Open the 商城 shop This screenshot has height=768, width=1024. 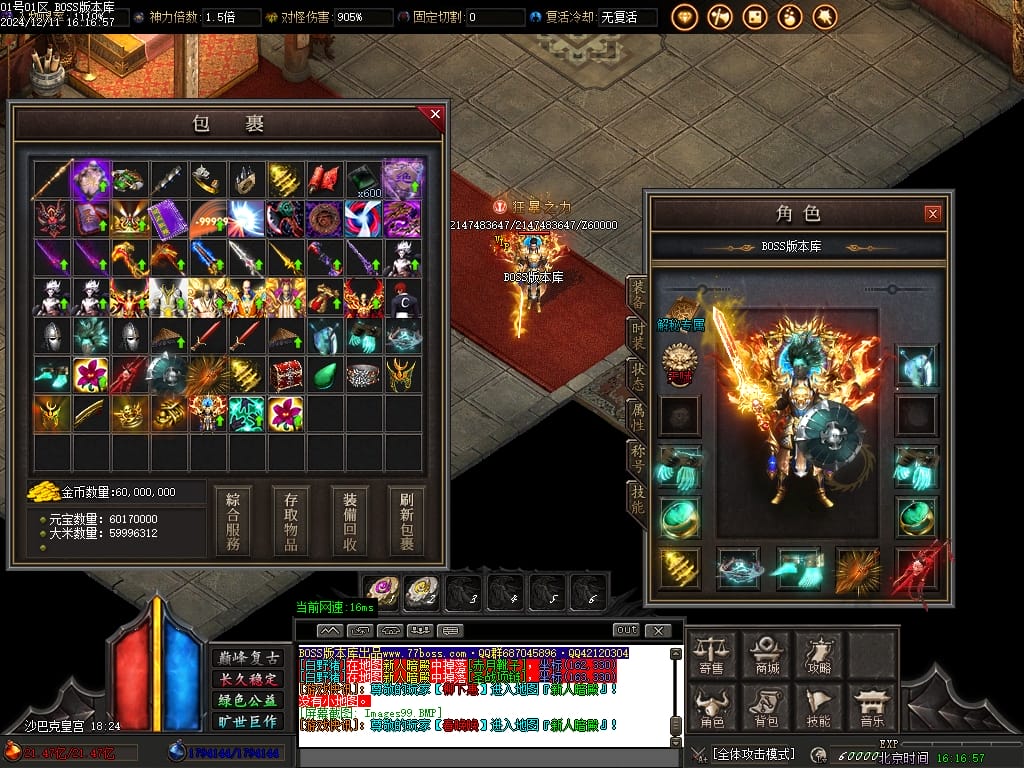(x=766, y=655)
